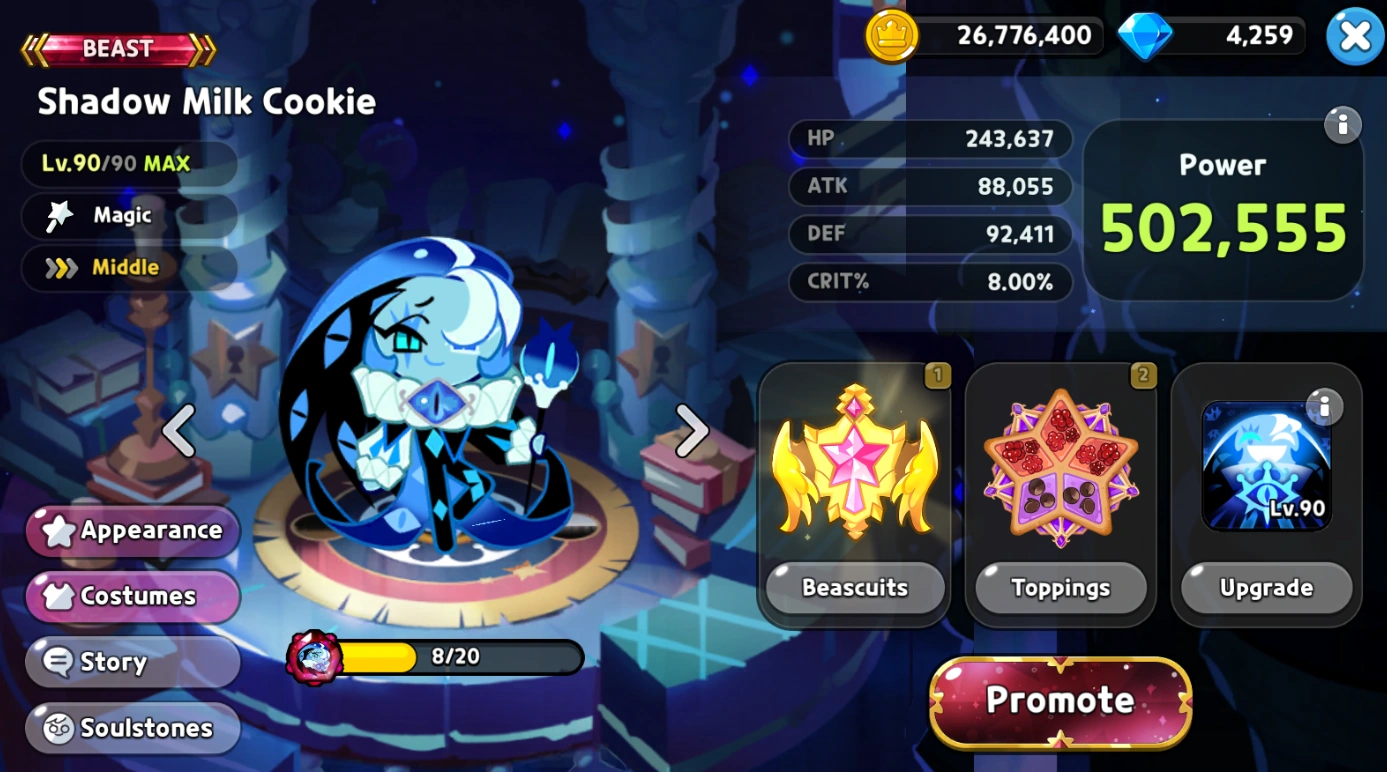Click the Upgrade button

1266,588
